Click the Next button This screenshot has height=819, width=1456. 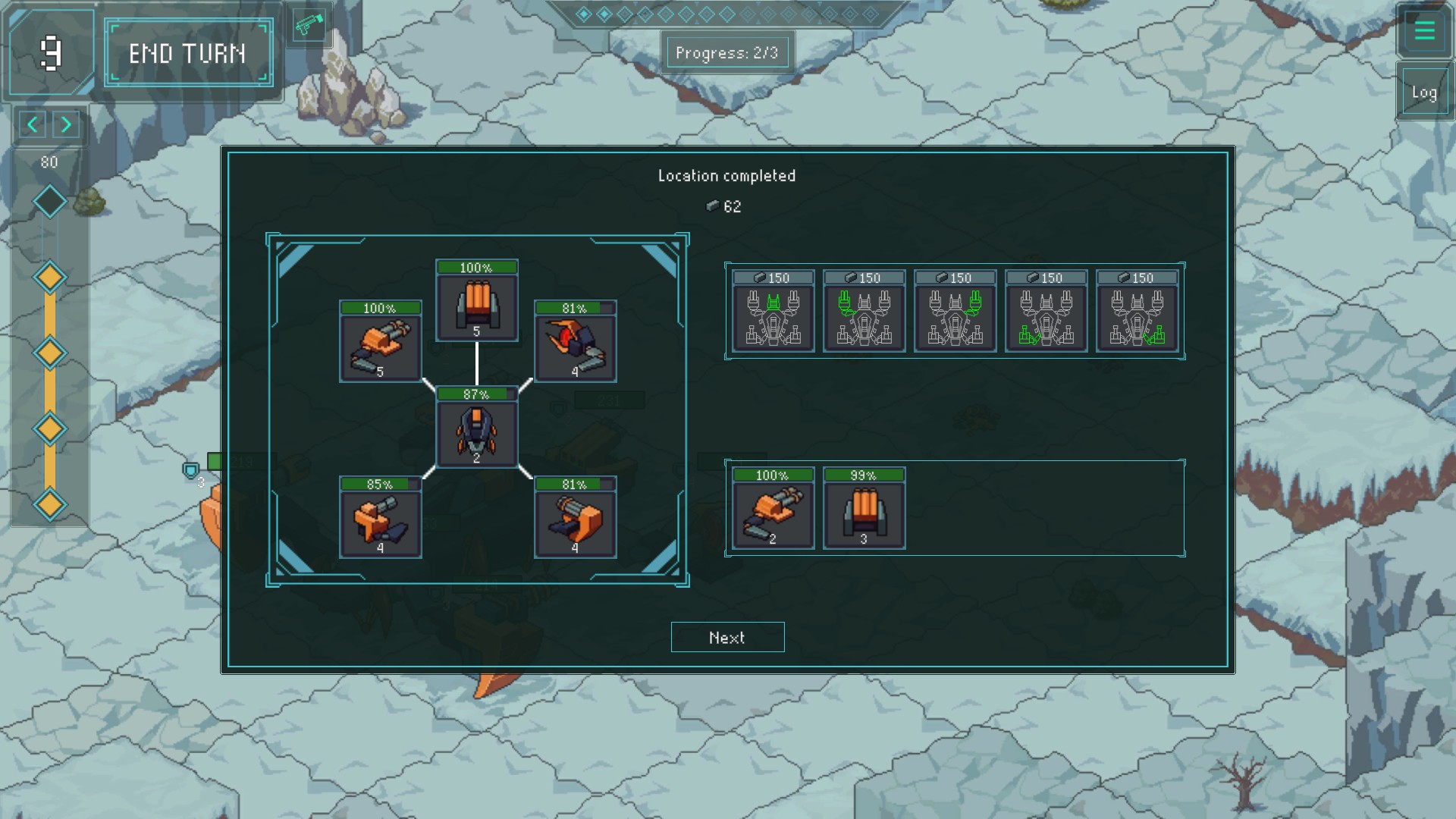pyautogui.click(x=727, y=637)
